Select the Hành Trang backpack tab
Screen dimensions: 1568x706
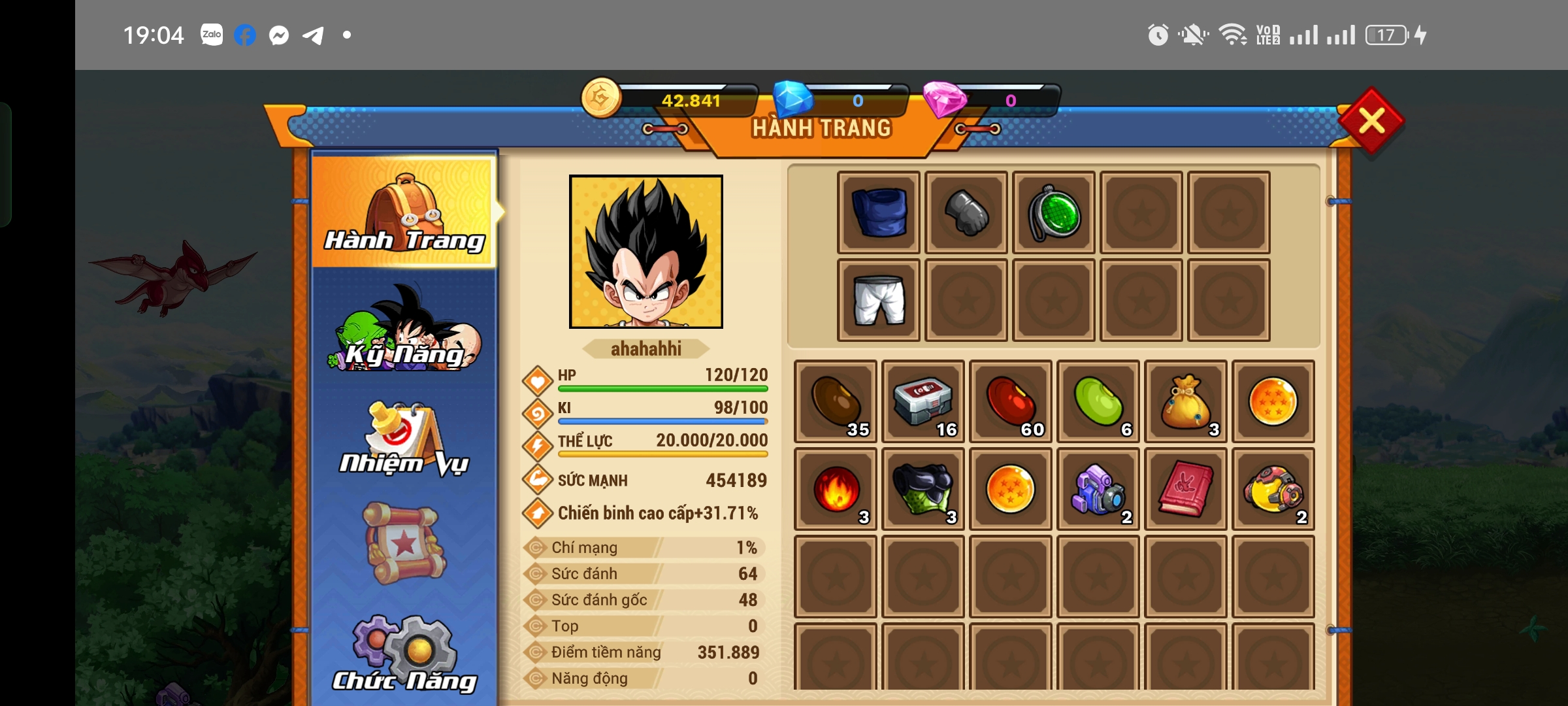(405, 212)
